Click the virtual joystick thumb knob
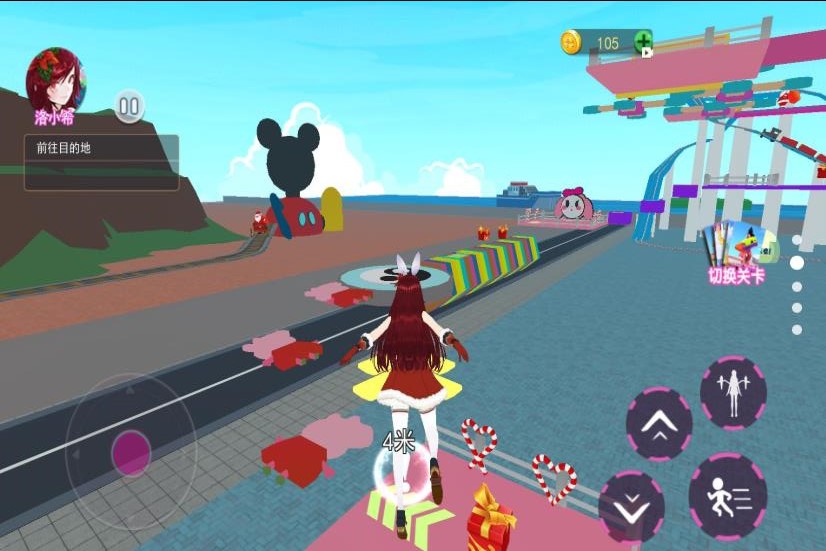This screenshot has height=551, width=826. pos(131,453)
